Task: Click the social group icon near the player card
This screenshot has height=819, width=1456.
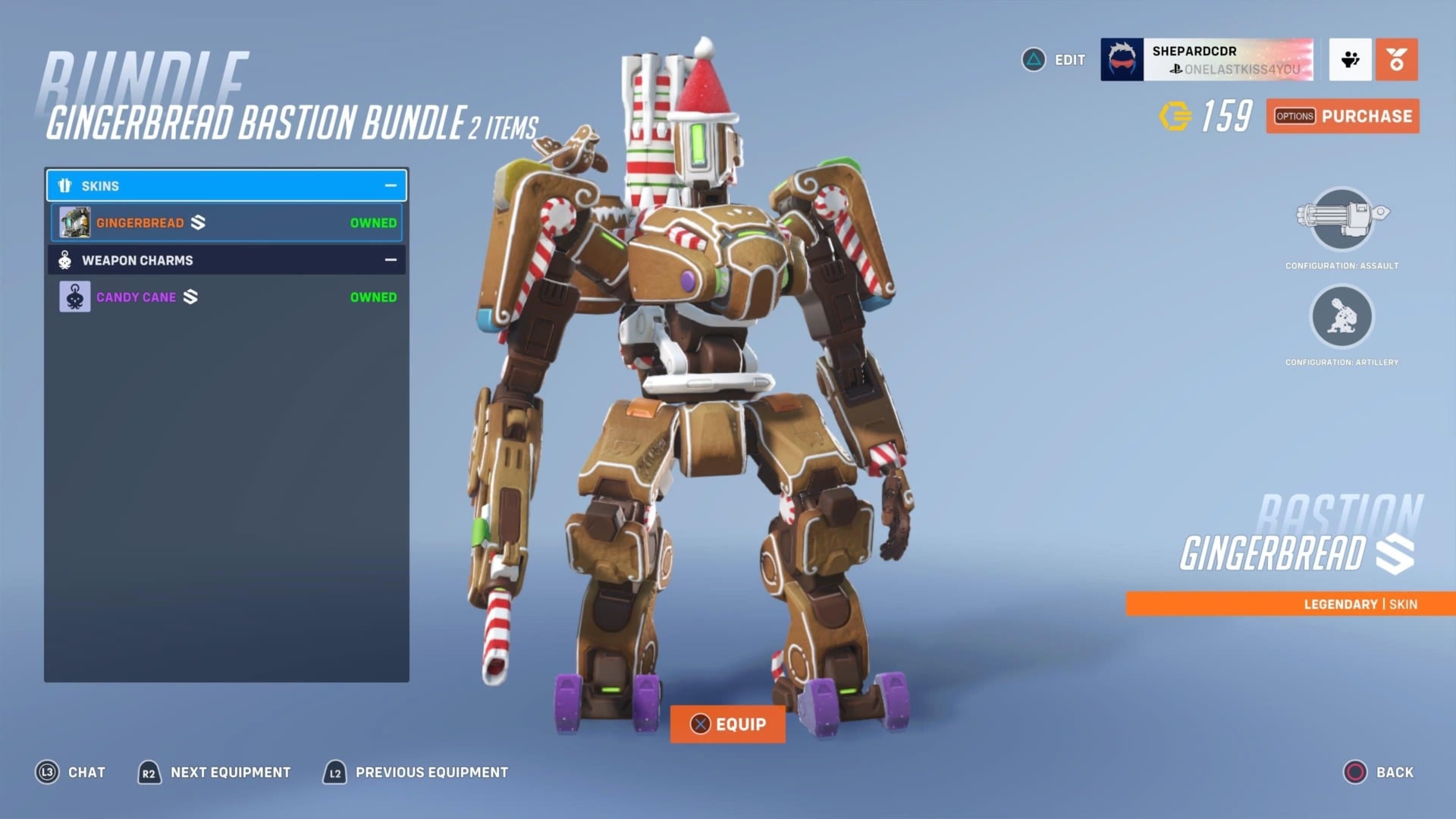Action: coord(1349,61)
